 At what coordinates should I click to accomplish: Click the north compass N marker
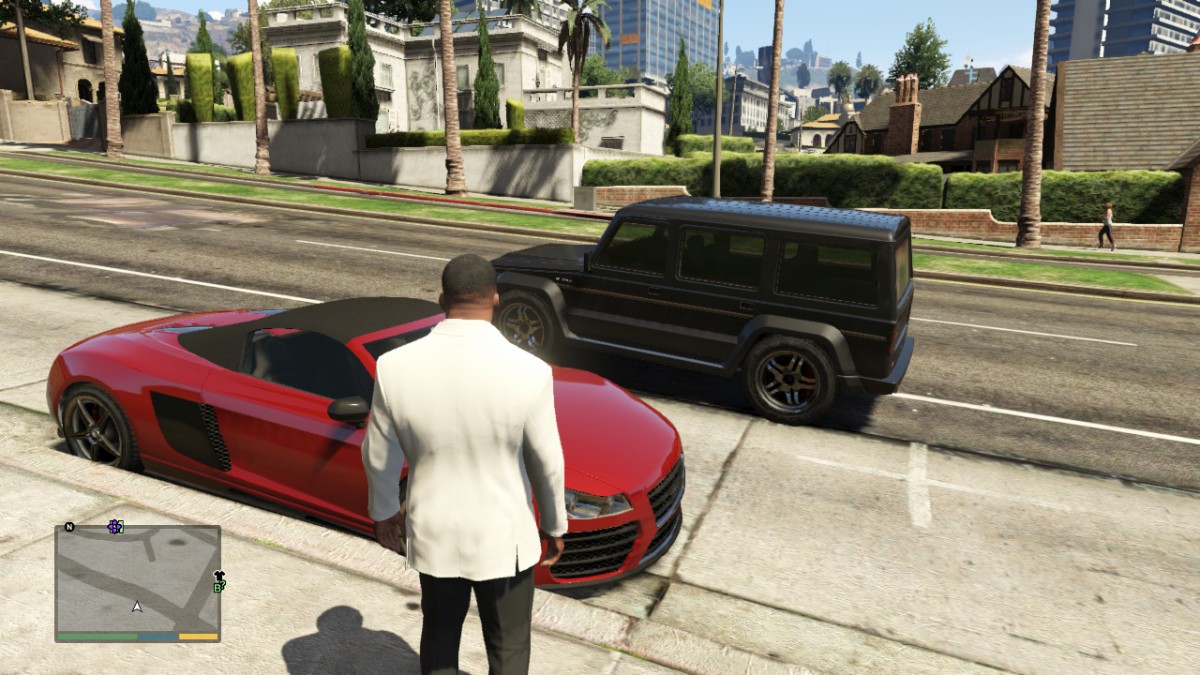pos(69,526)
